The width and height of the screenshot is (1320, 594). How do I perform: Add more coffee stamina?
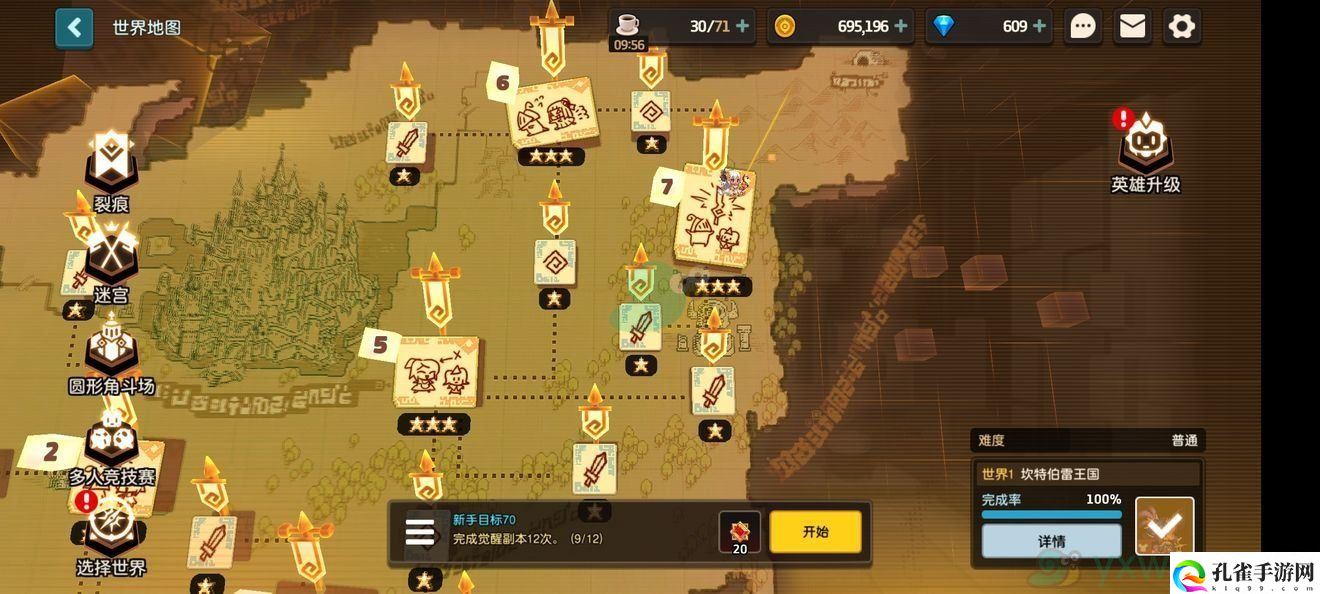(x=742, y=26)
